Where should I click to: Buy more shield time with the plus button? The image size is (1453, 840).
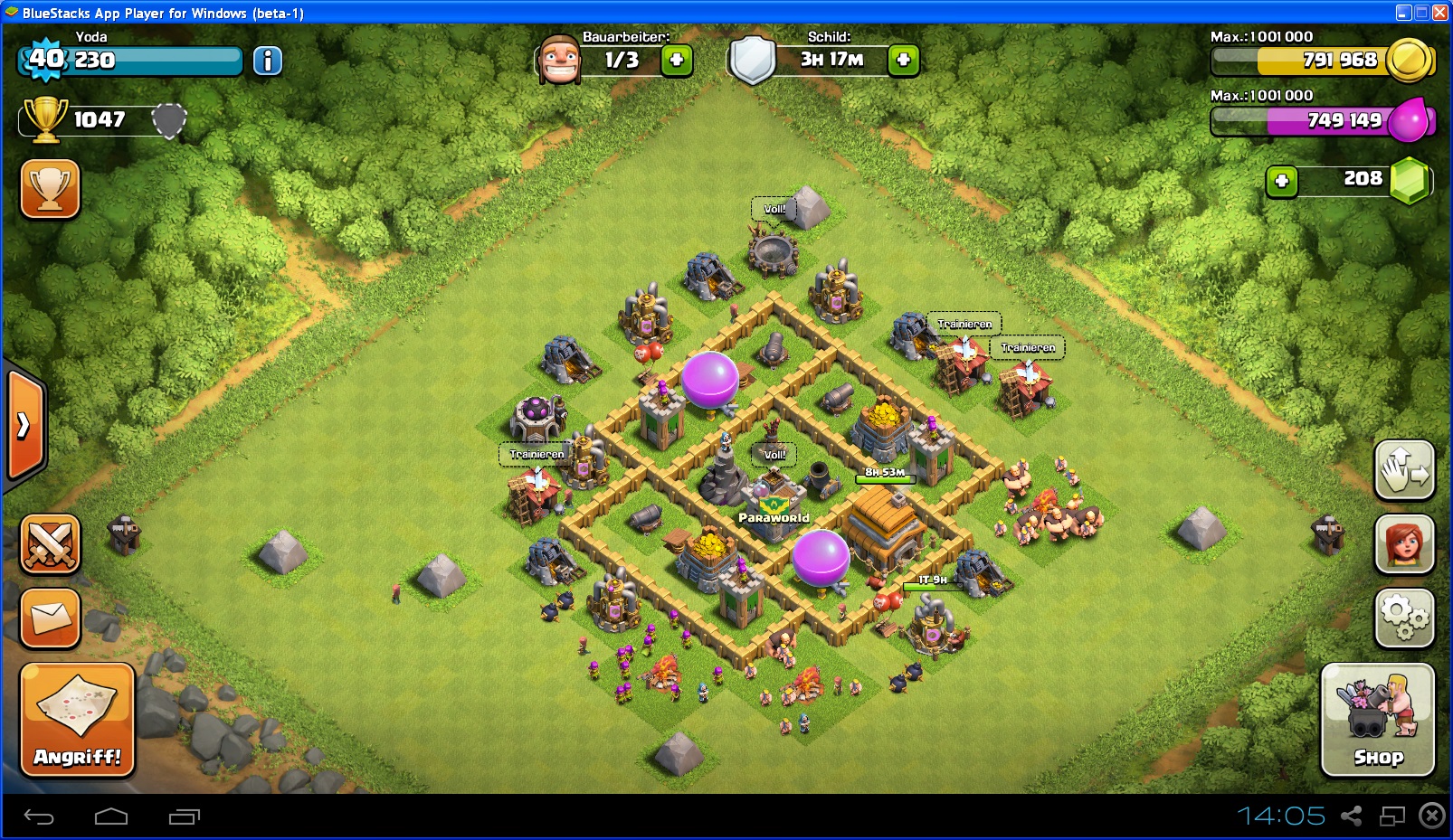tap(903, 61)
